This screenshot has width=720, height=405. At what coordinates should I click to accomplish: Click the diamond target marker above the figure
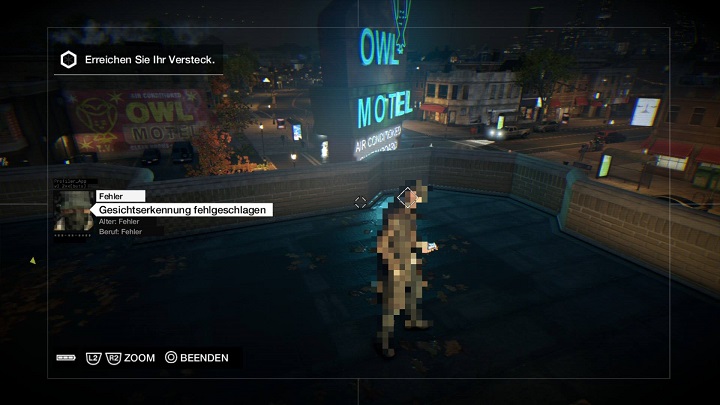[x=406, y=197]
